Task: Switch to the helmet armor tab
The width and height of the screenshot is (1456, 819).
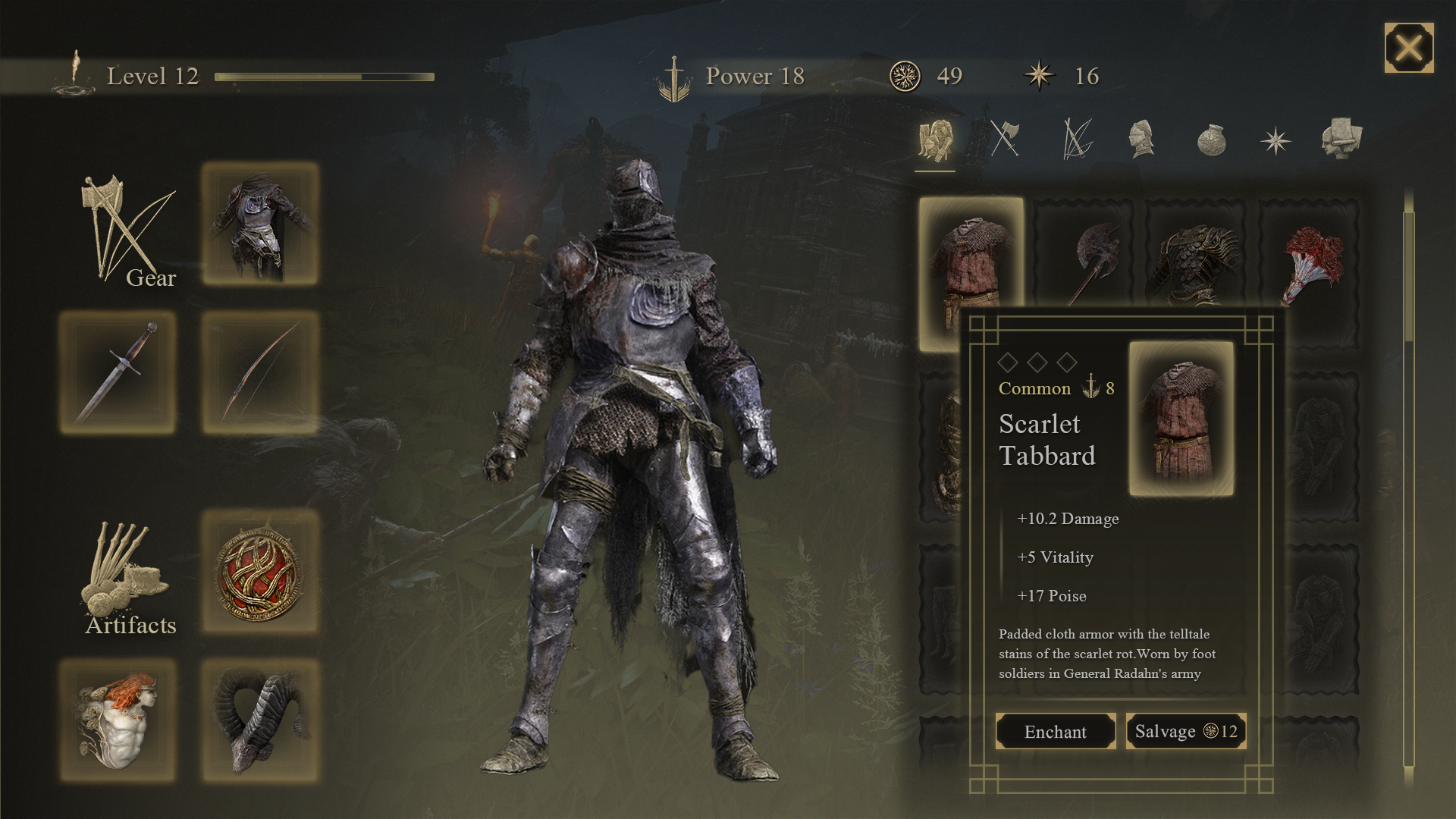Action: click(x=1141, y=140)
